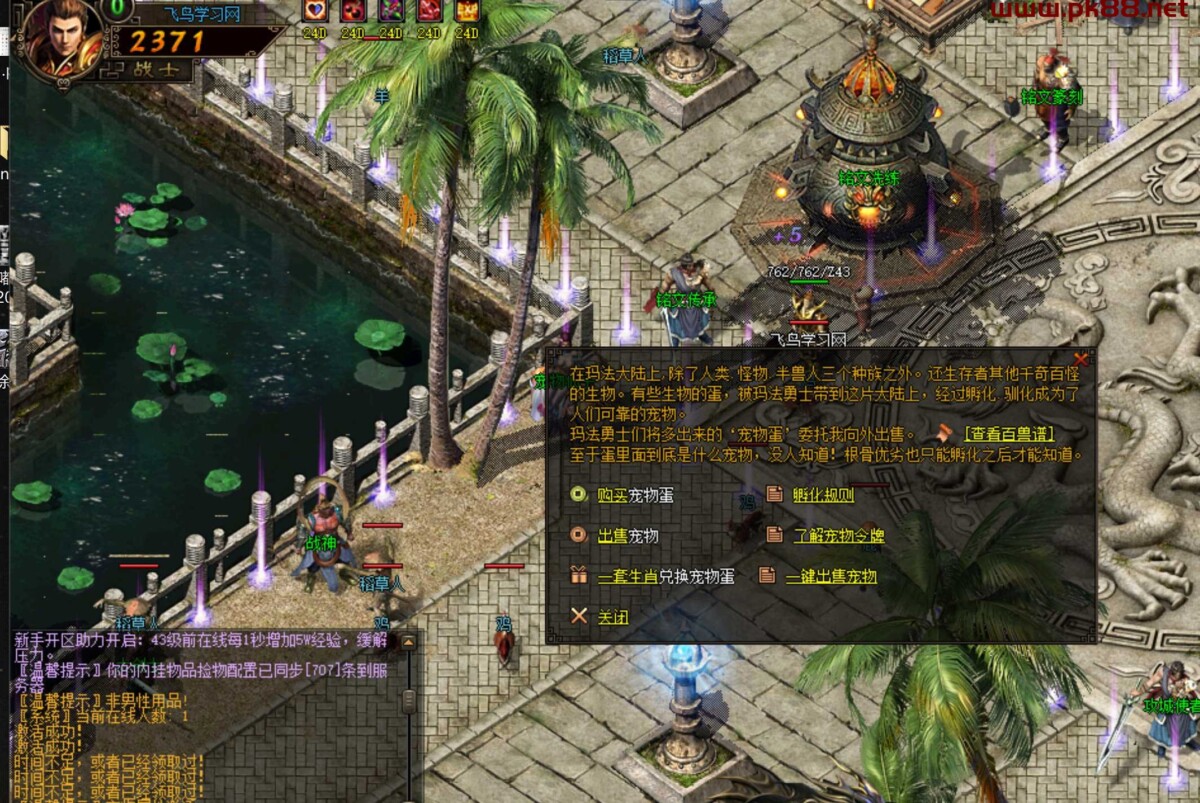Image resolution: width=1200 pixels, height=803 pixels.
Task: Click the 关闭 option in the dialog
Action: click(x=613, y=617)
